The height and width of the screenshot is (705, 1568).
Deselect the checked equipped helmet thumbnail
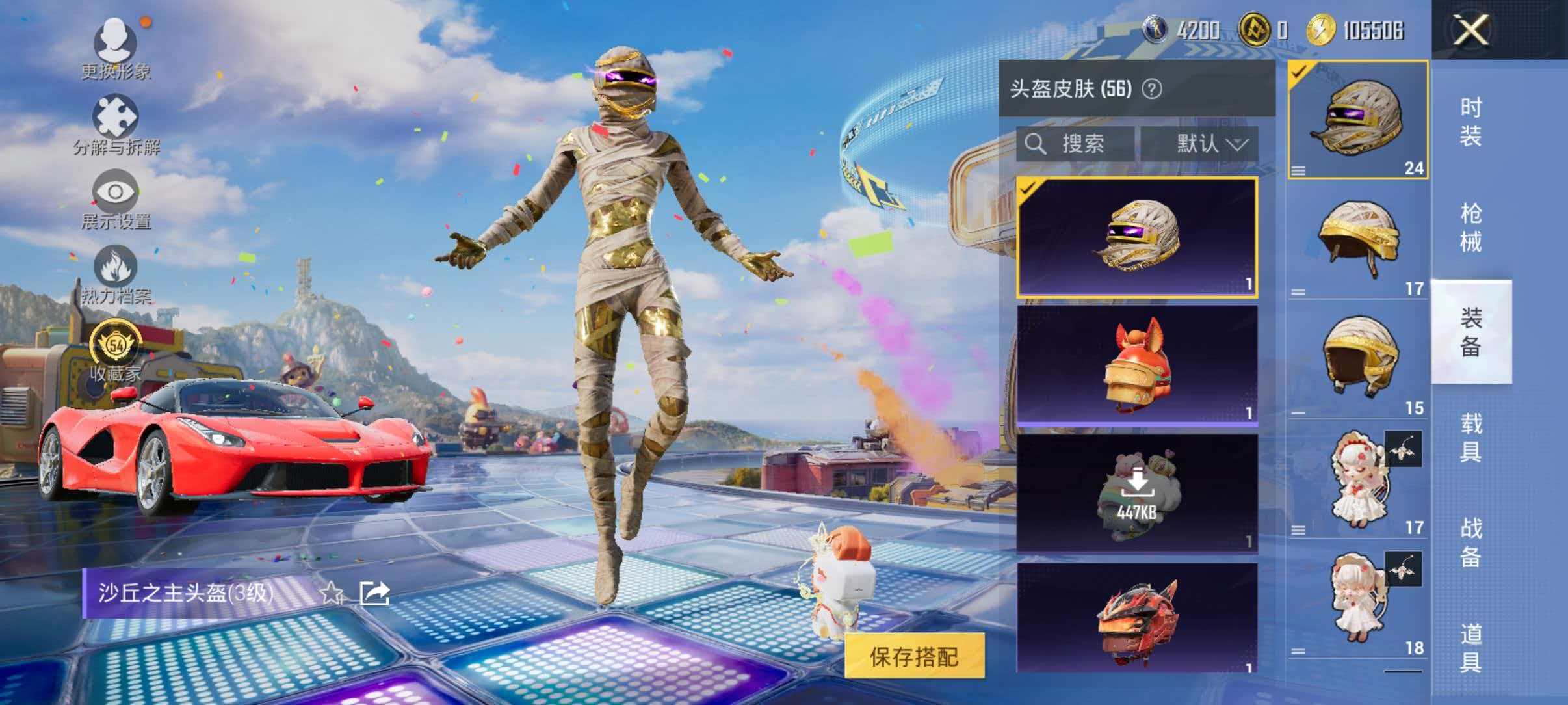(x=1357, y=117)
